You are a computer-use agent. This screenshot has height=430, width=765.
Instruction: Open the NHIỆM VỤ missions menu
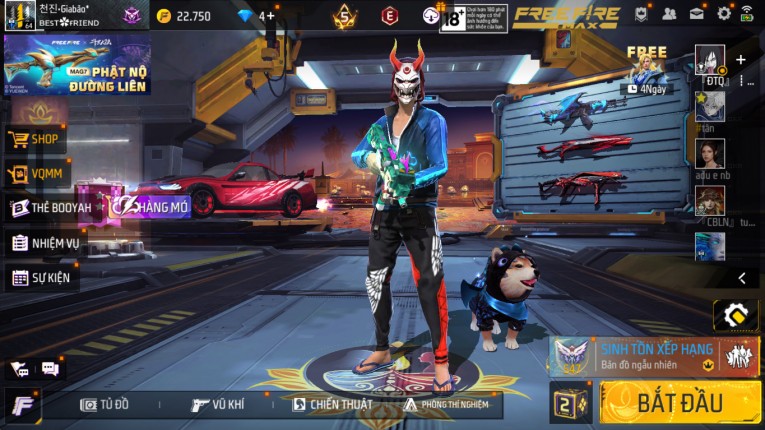click(x=46, y=243)
